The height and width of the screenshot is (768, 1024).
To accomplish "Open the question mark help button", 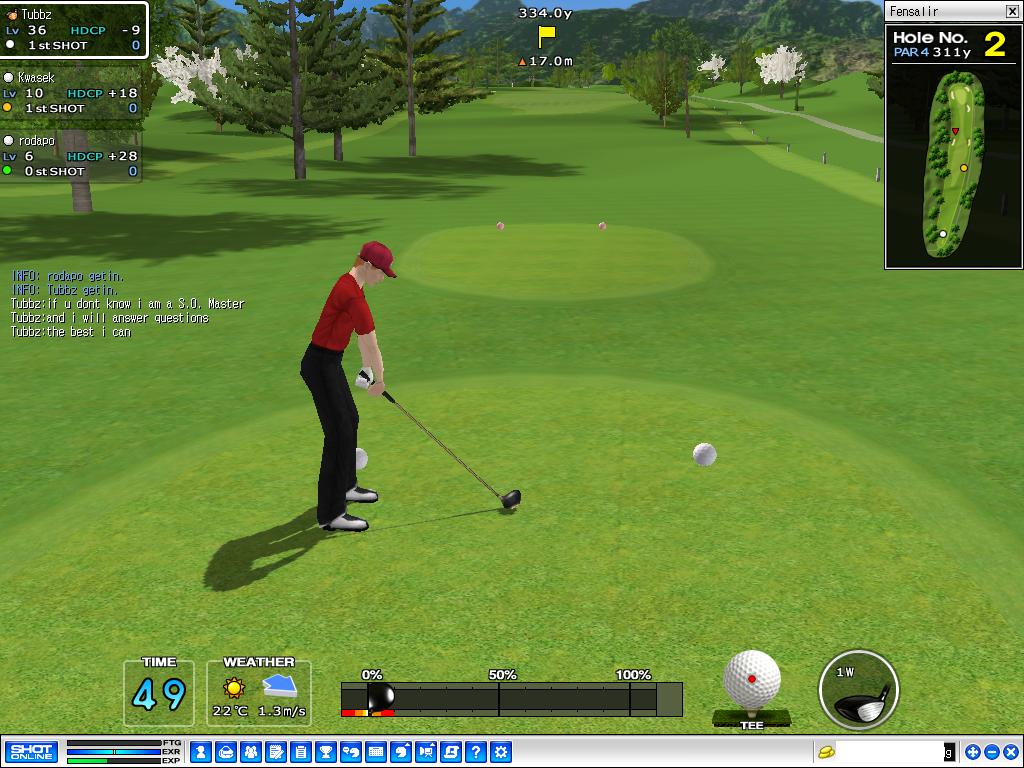I will pos(476,751).
